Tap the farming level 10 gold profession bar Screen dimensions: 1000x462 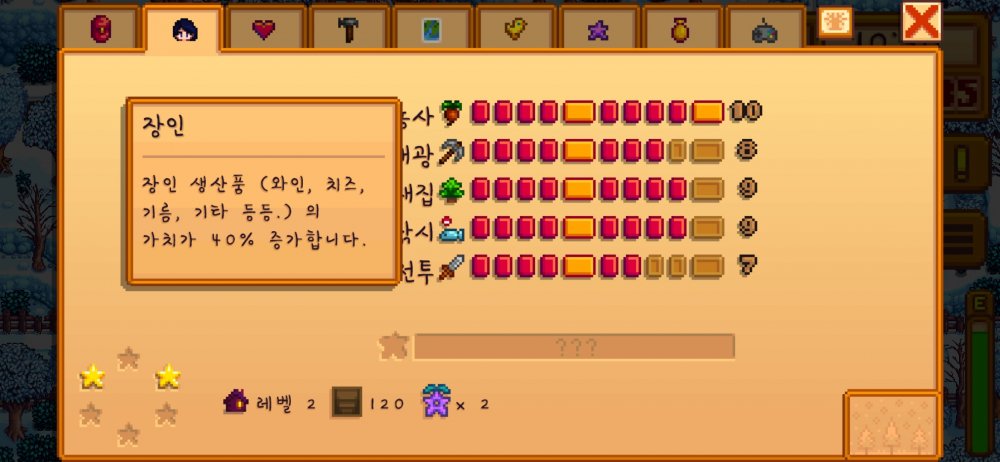pos(707,112)
